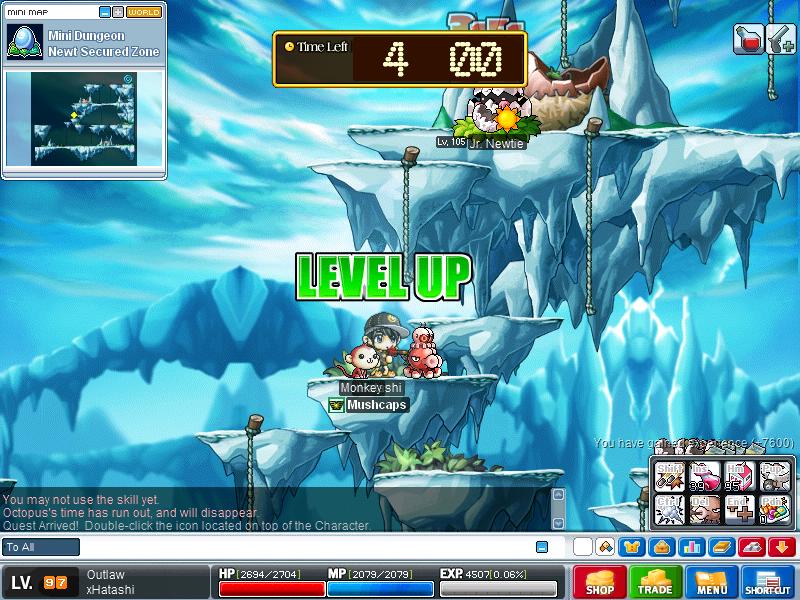This screenshot has height=600, width=800.
Task: Open the Cash Shop button
Action: [599, 583]
